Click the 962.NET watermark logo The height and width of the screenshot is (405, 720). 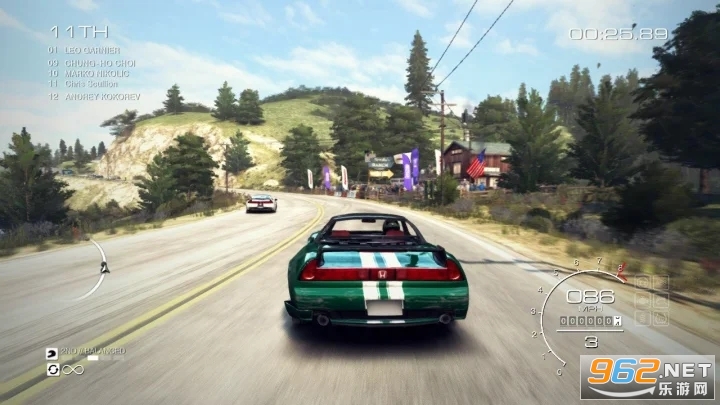(x=647, y=378)
